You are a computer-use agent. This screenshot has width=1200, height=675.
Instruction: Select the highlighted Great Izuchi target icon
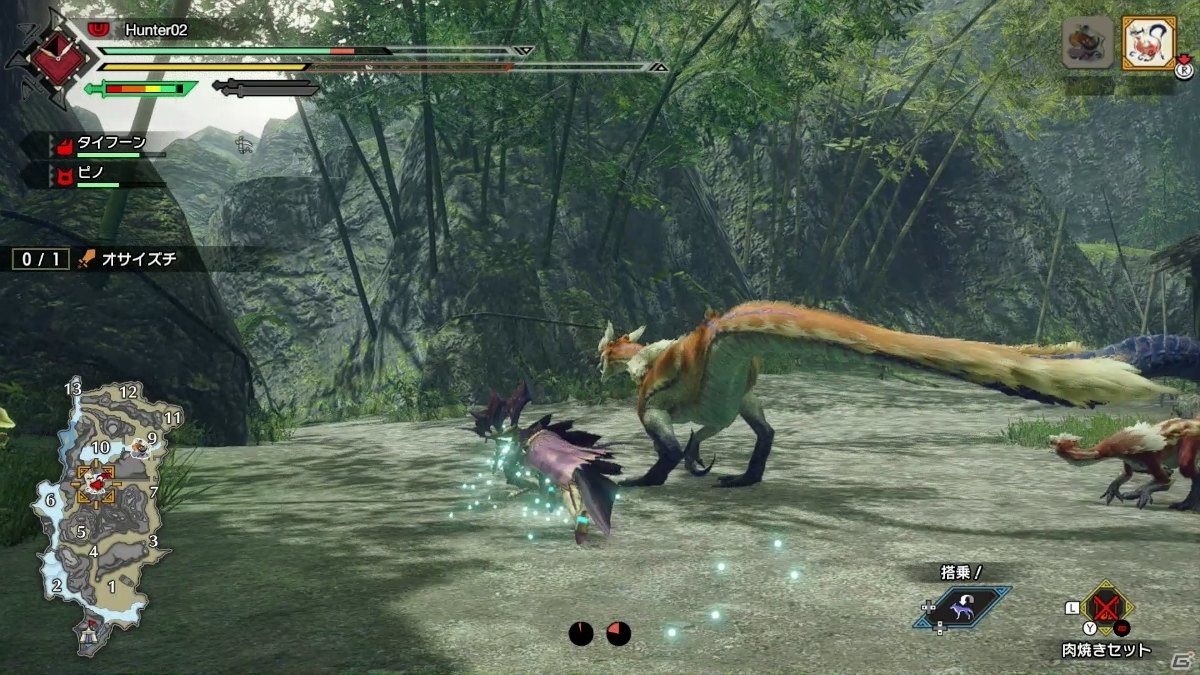[x=1147, y=43]
